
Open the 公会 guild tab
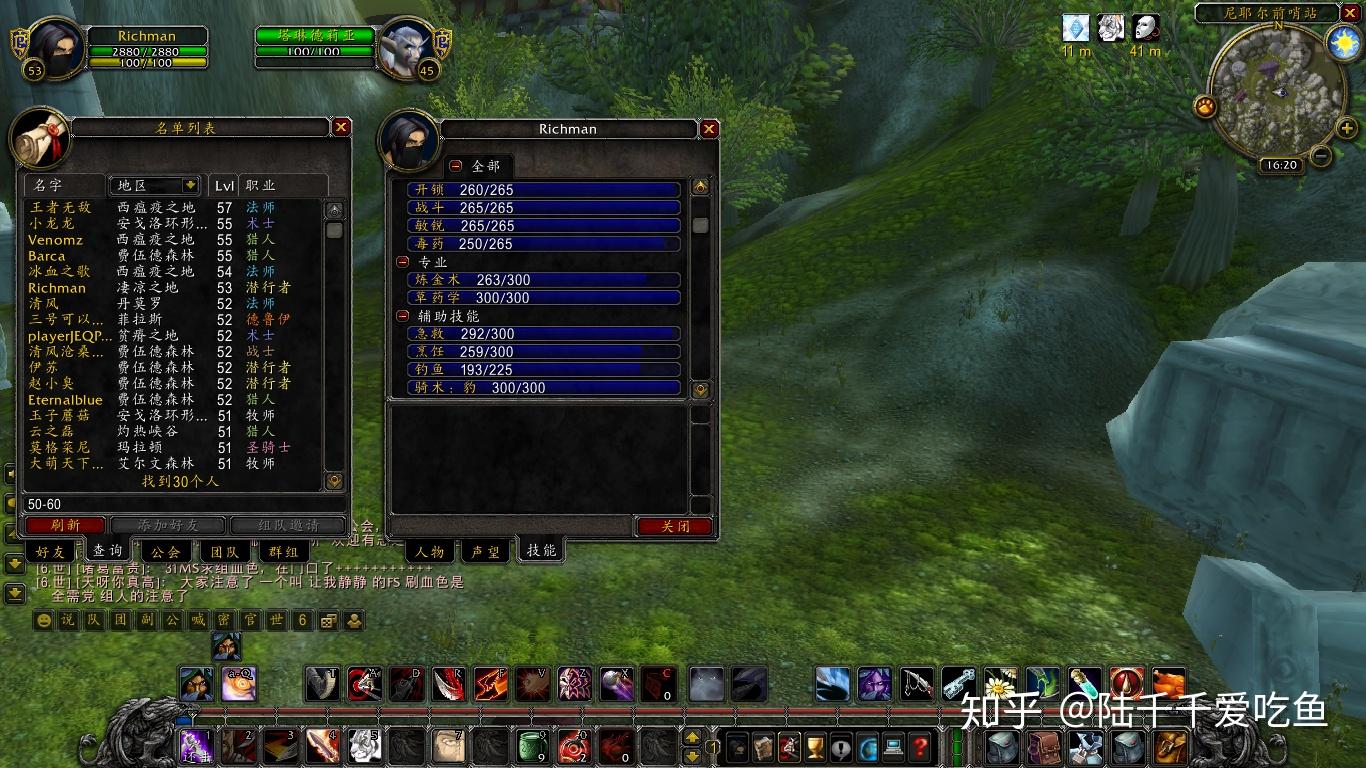[166, 551]
